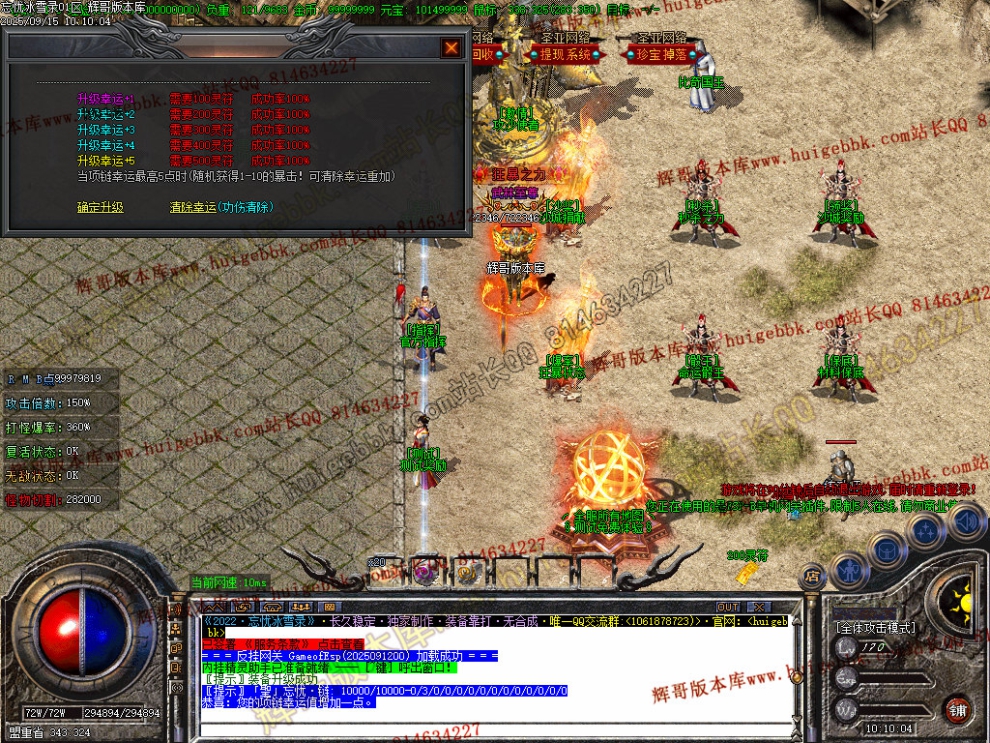
Task: Open the 店 shop button
Action: point(813,576)
